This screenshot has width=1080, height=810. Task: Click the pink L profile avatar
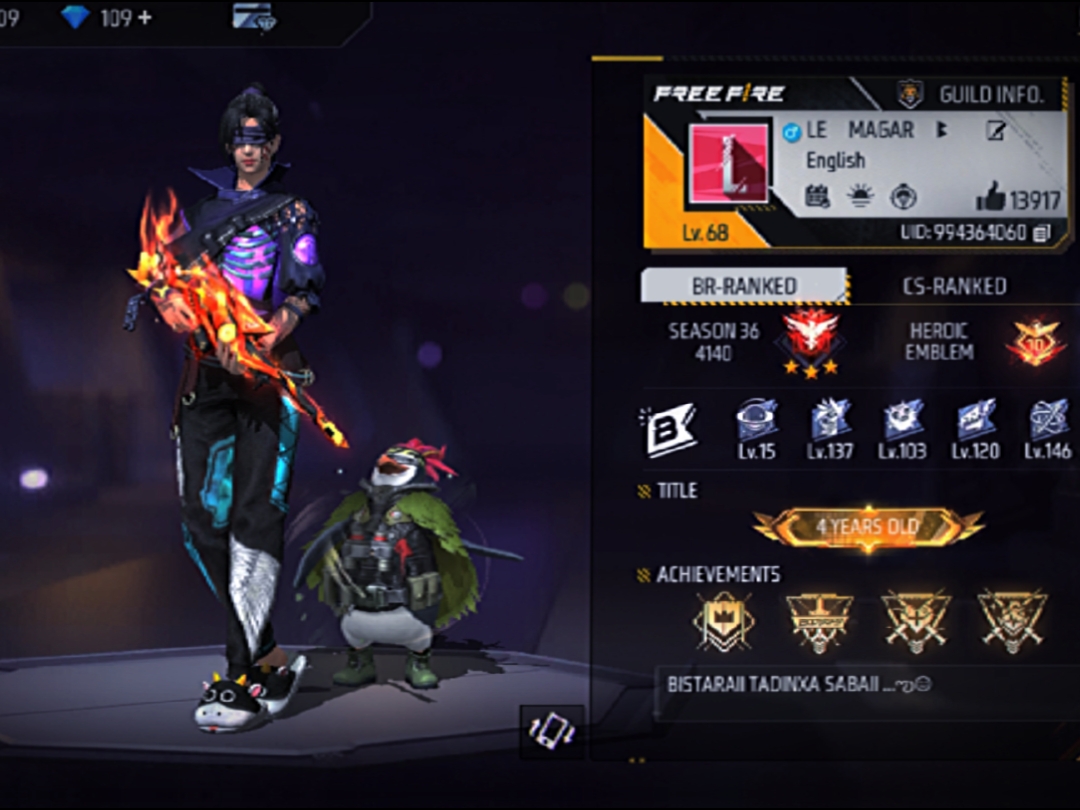pos(729,165)
